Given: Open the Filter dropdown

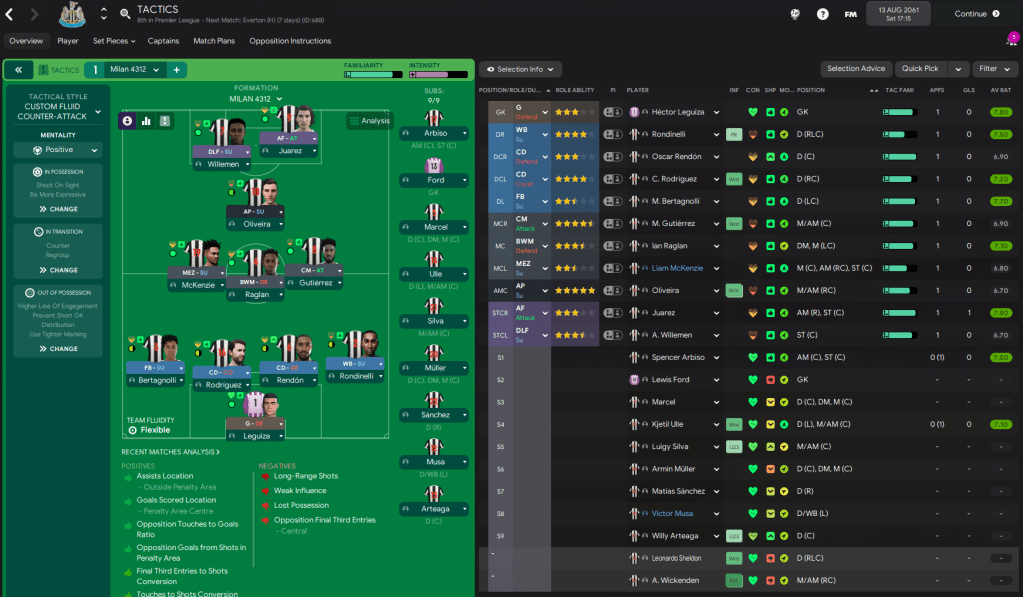Looking at the screenshot, I should (x=993, y=69).
